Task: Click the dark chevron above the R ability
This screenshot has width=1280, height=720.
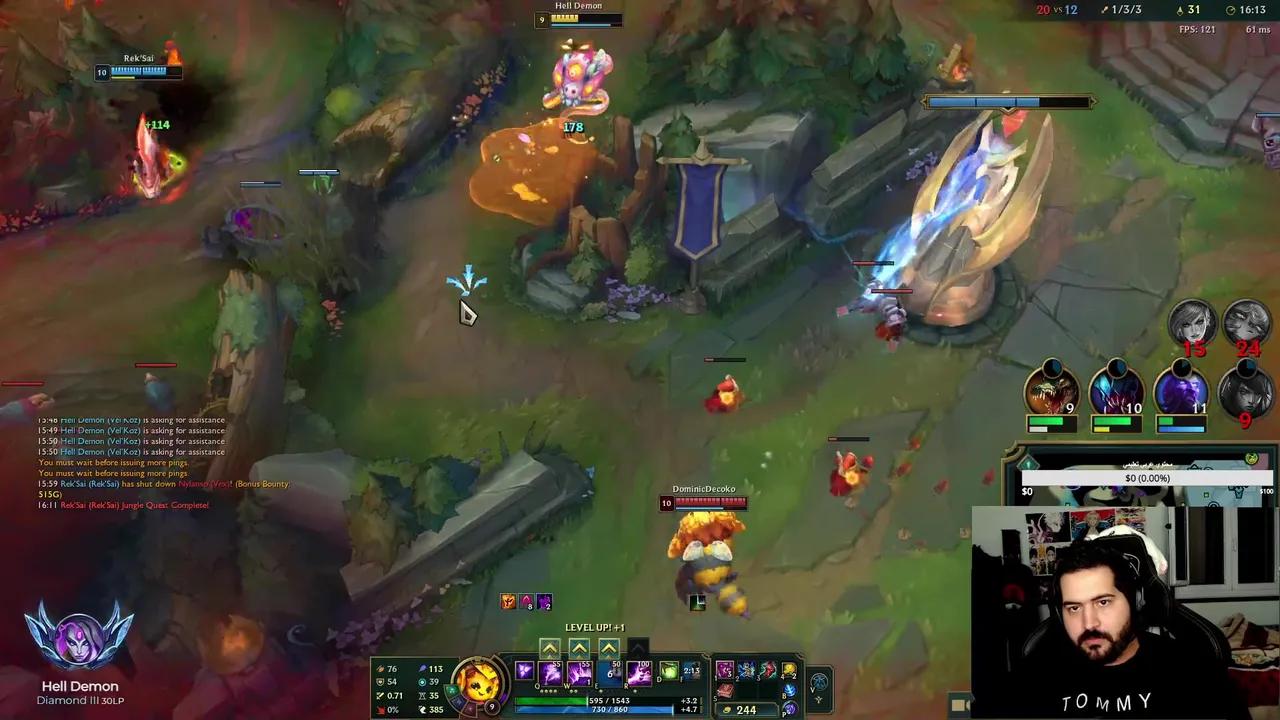Action: point(640,646)
